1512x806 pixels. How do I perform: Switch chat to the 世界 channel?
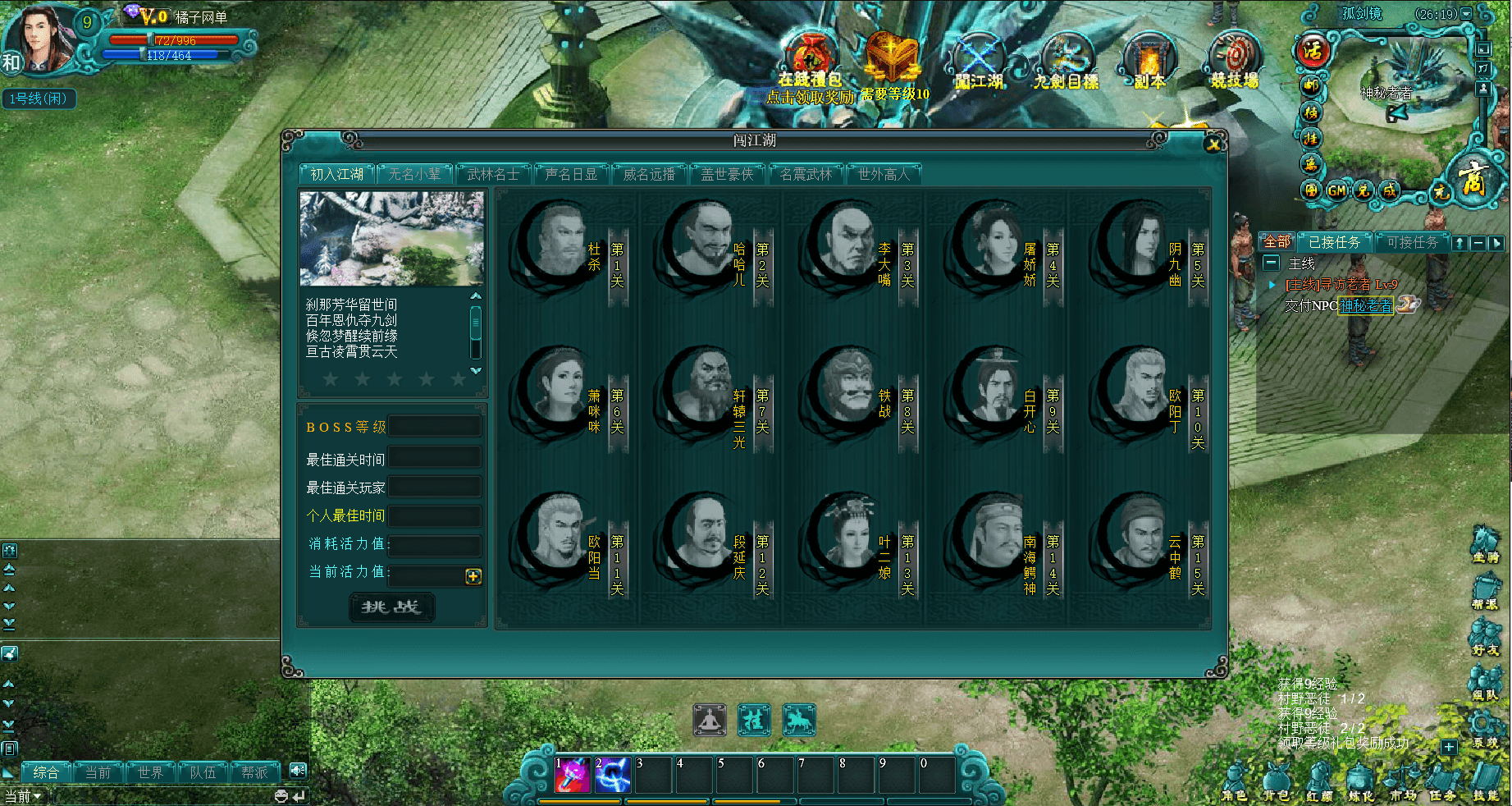(150, 772)
